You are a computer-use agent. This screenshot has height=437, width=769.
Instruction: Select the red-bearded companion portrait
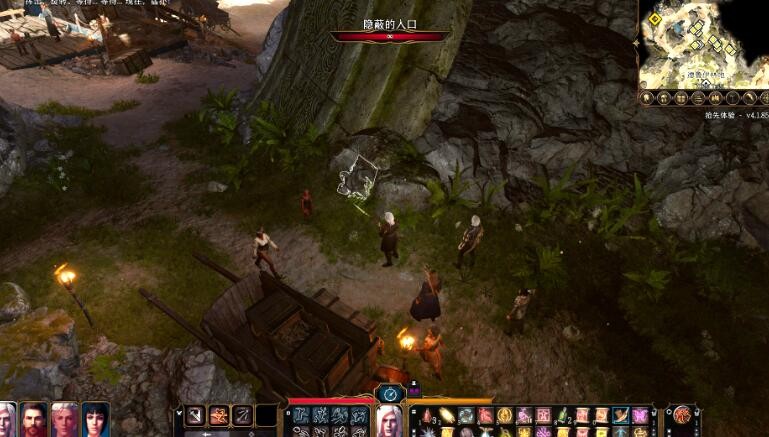click(36, 419)
